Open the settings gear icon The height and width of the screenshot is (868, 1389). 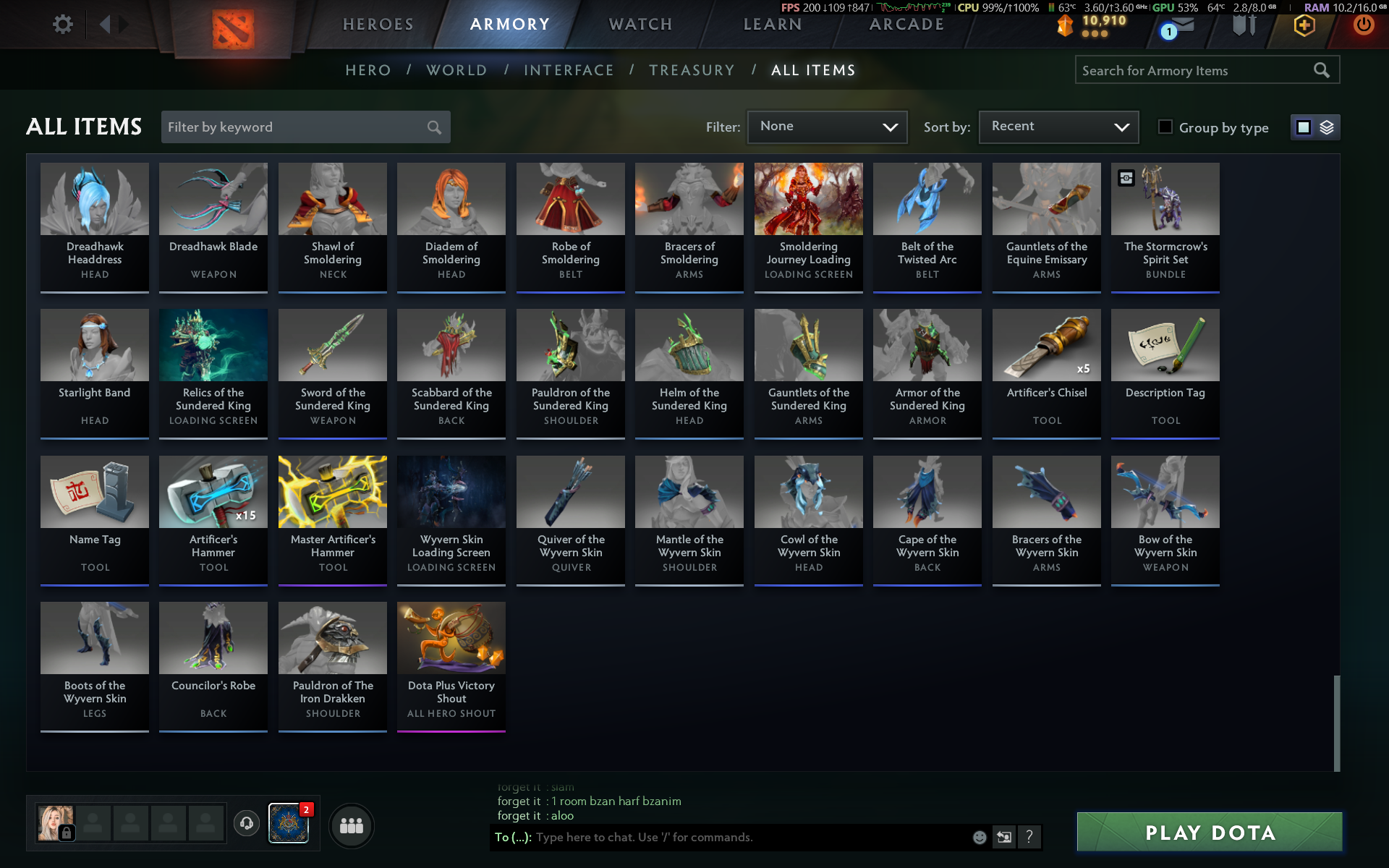(63, 25)
